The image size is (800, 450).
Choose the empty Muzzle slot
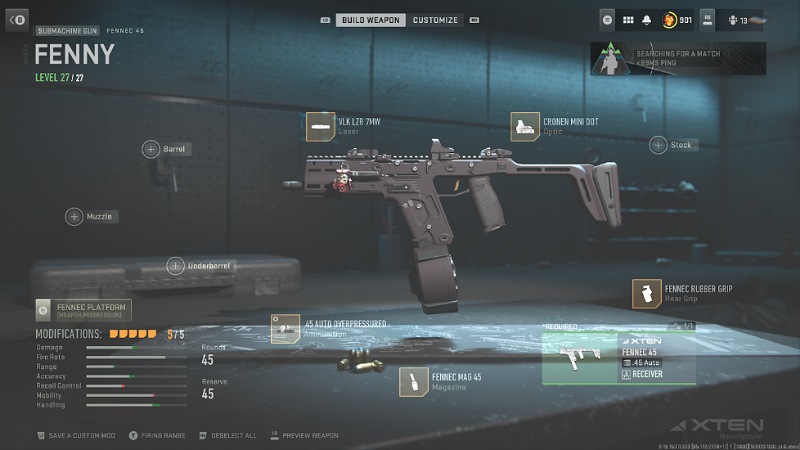(75, 216)
